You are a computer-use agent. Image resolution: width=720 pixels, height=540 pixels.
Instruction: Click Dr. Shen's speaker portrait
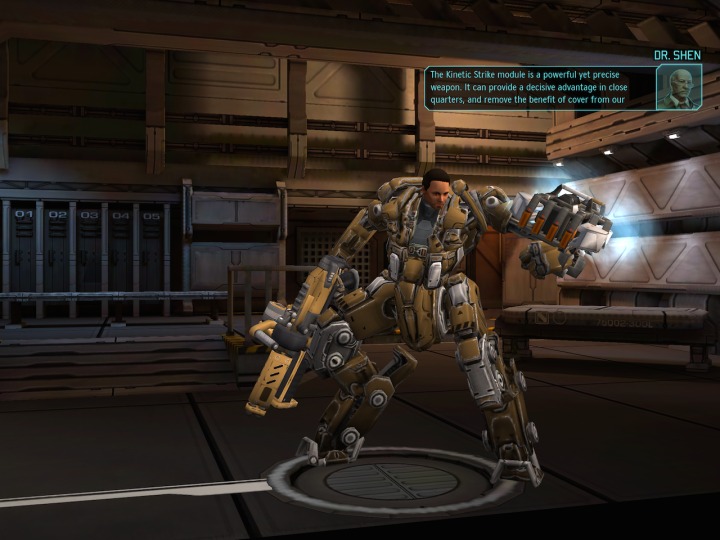tap(679, 87)
